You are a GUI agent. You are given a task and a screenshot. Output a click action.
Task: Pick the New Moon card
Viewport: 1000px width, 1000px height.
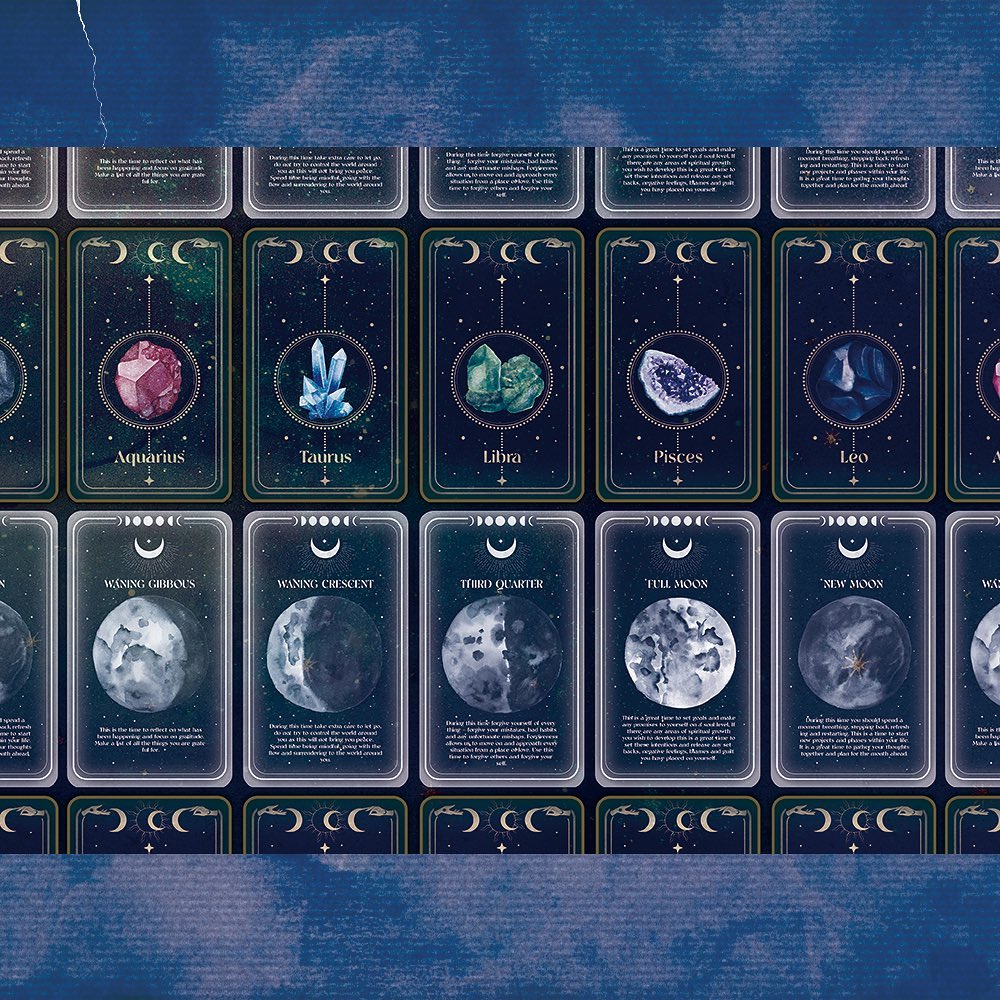tap(853, 648)
